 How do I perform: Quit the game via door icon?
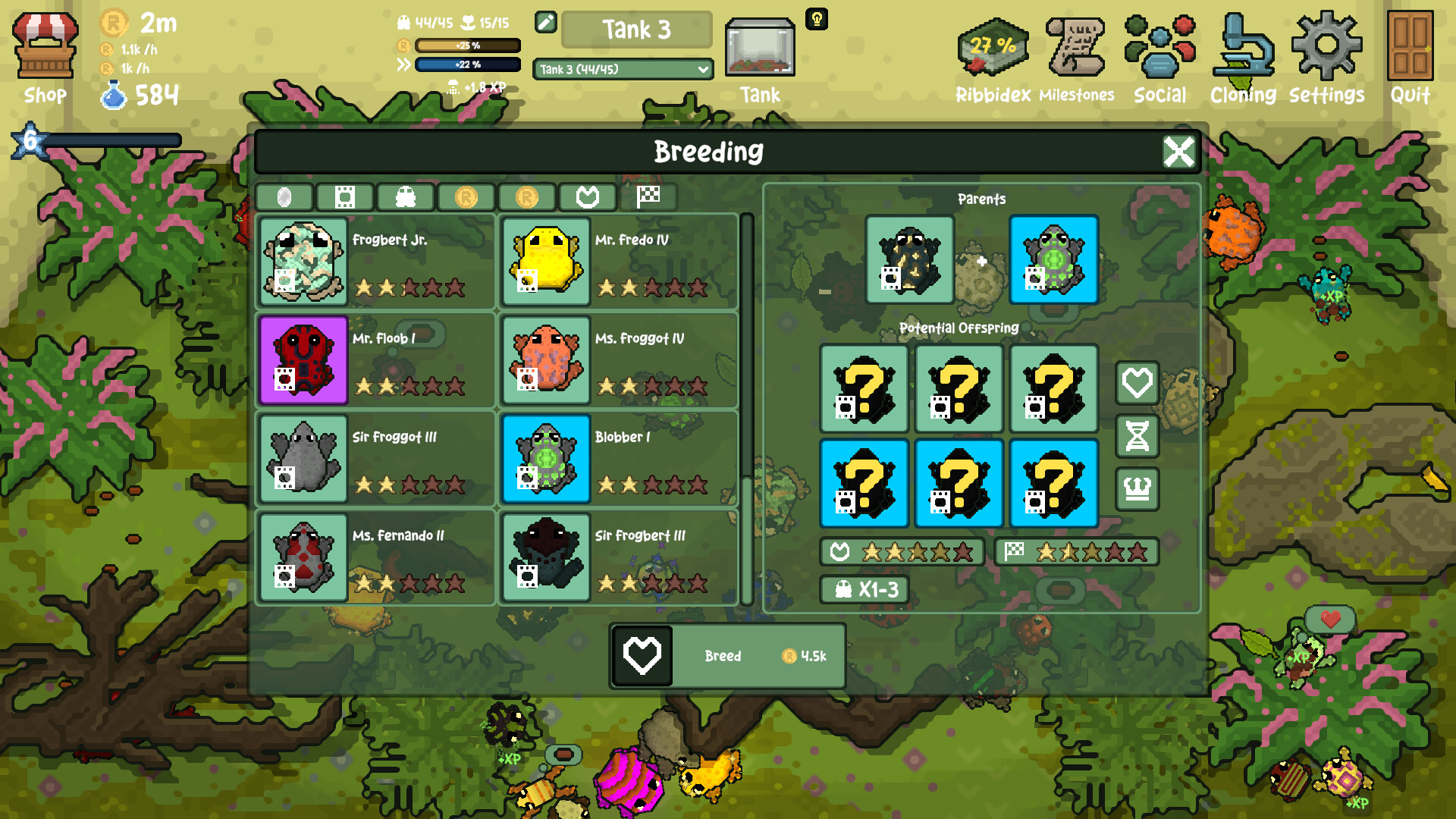pyautogui.click(x=1410, y=57)
